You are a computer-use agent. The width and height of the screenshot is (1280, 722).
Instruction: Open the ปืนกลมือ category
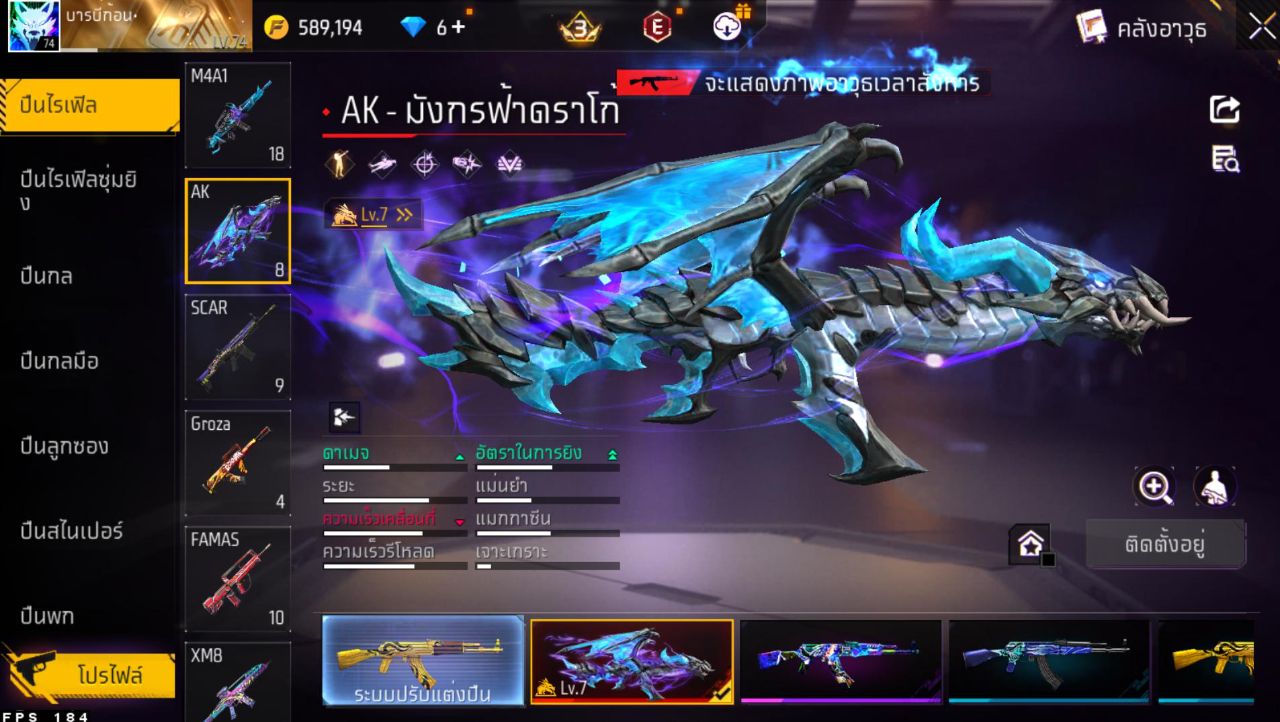click(x=60, y=361)
